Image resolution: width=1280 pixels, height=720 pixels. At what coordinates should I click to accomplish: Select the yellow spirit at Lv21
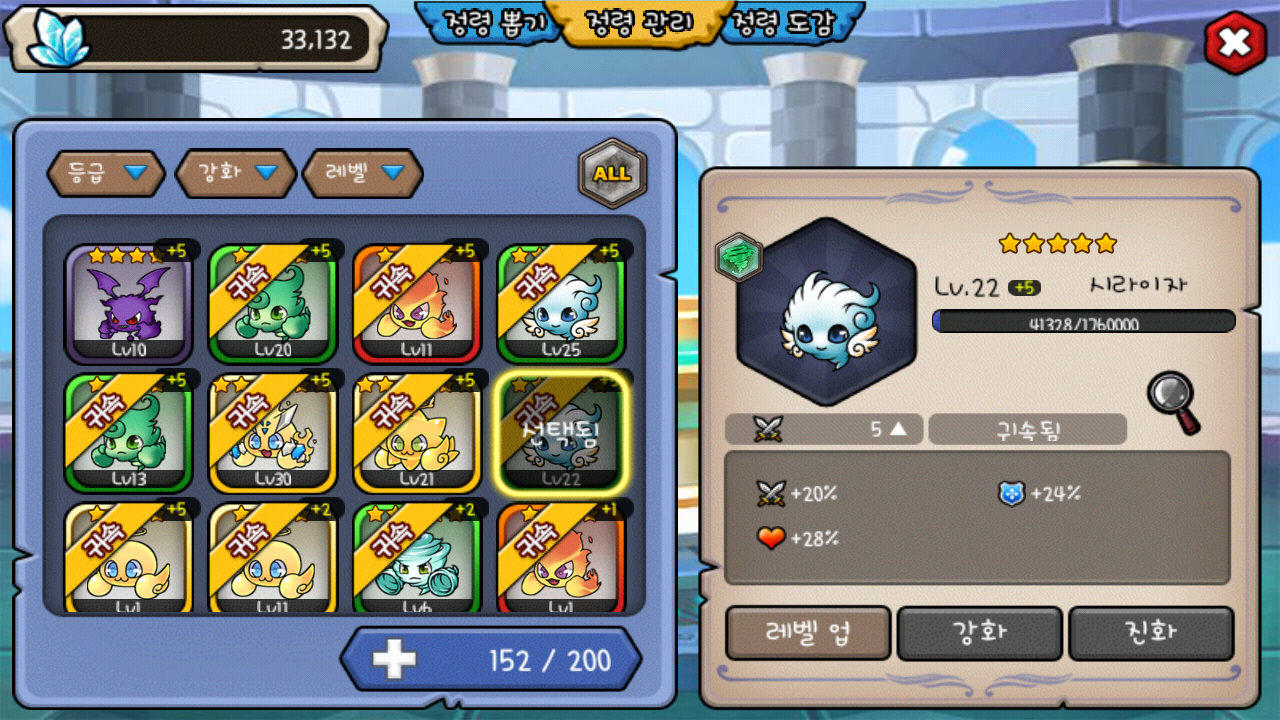click(x=417, y=432)
